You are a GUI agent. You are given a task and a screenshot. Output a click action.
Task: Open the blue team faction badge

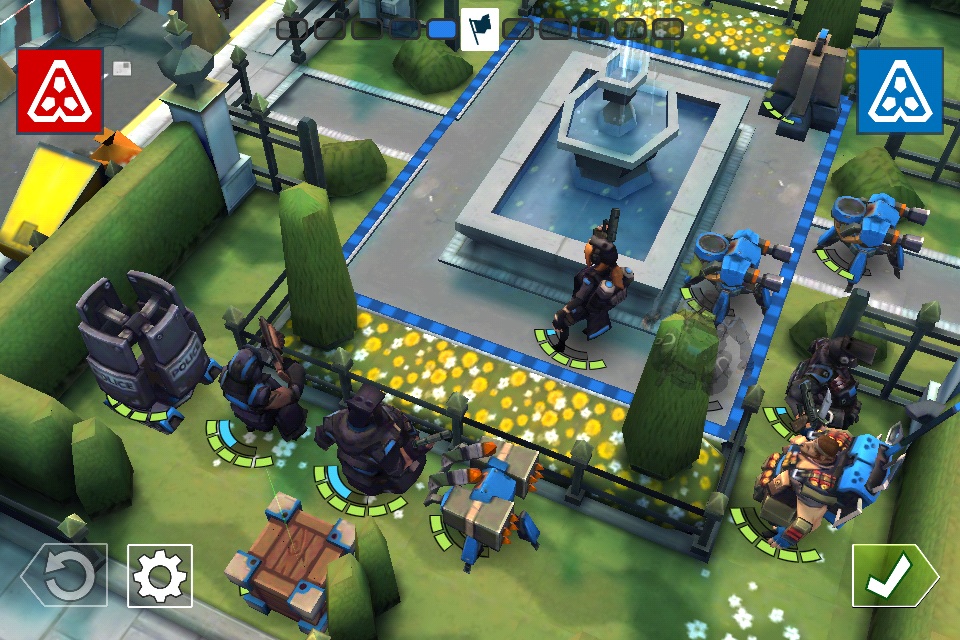(900, 91)
